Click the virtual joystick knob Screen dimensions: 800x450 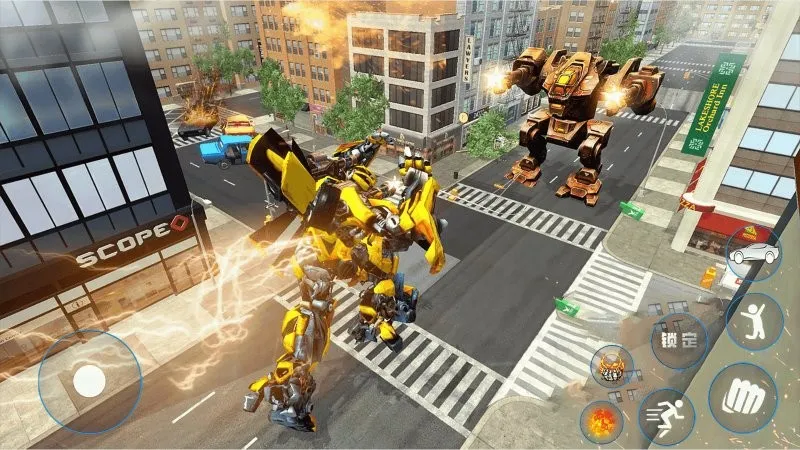coord(90,381)
